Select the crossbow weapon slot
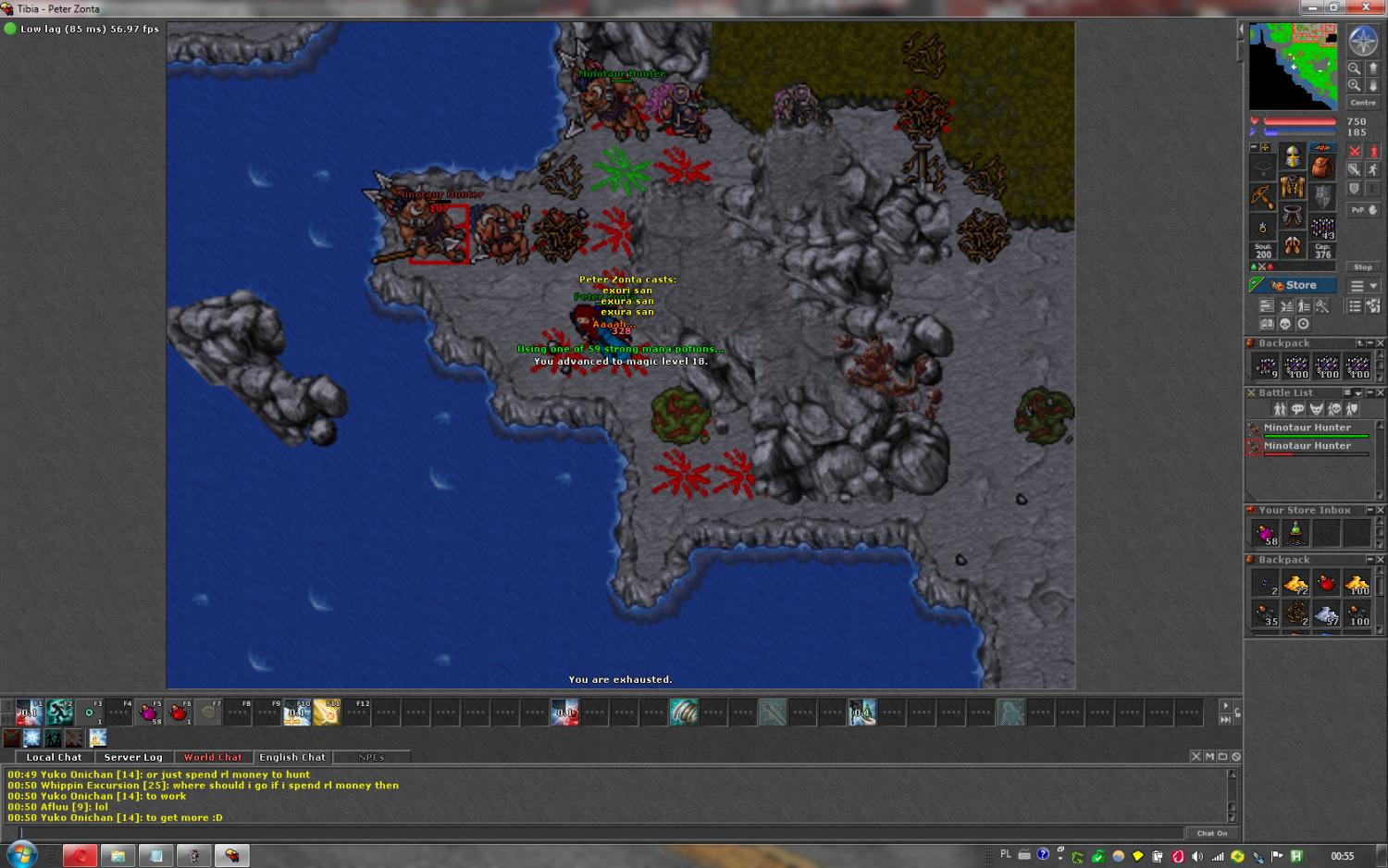This screenshot has height=868, width=1388. 1263,196
